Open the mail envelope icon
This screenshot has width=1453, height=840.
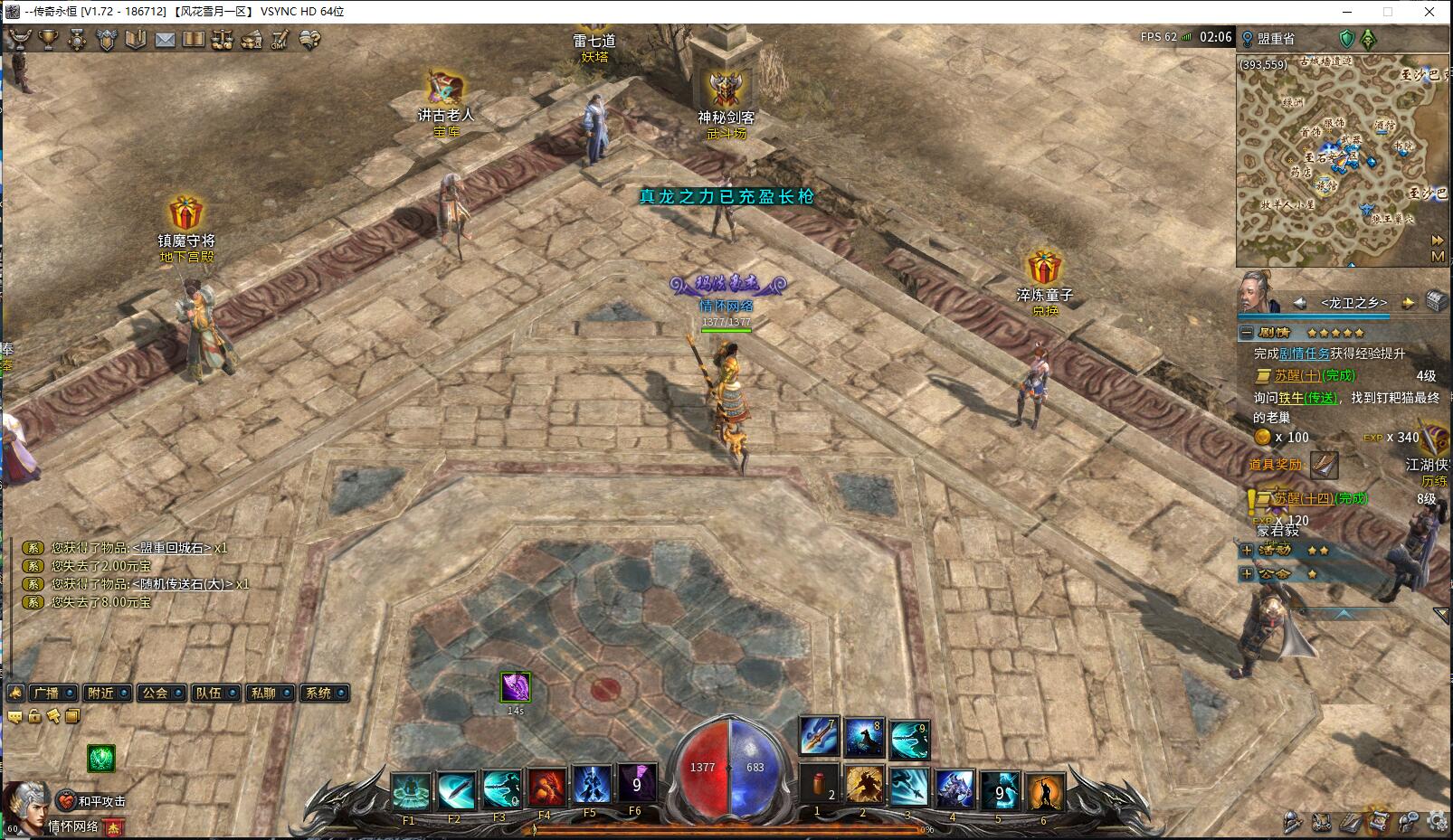(x=165, y=40)
